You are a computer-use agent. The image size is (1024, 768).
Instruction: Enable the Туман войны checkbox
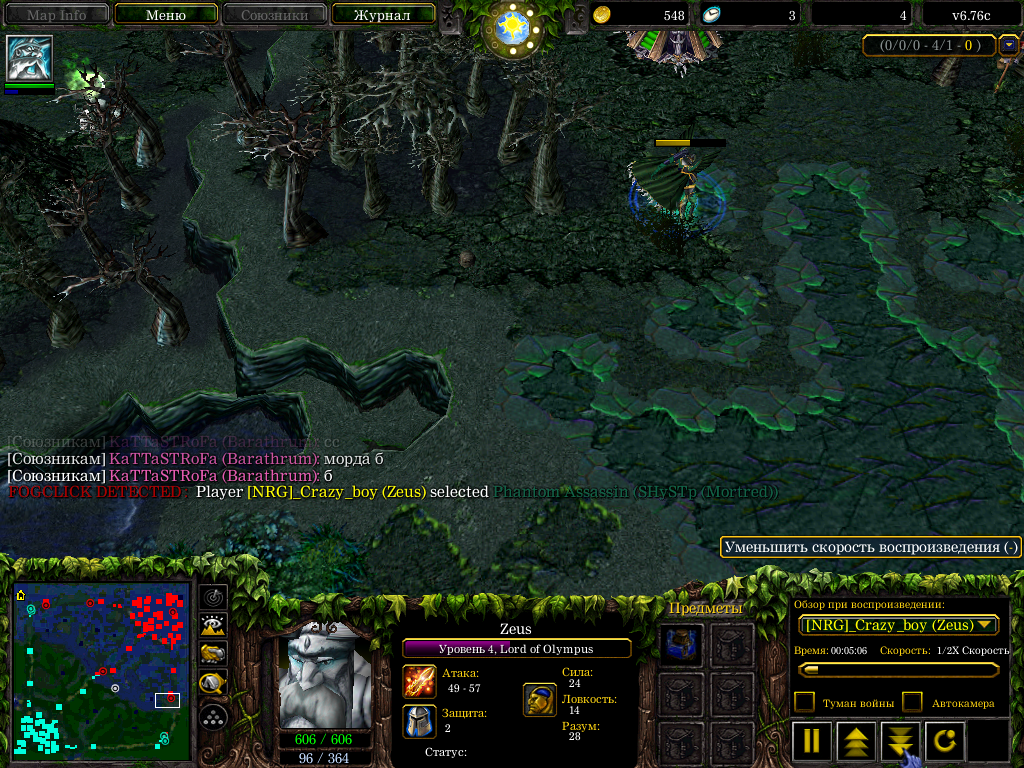pyautogui.click(x=804, y=702)
